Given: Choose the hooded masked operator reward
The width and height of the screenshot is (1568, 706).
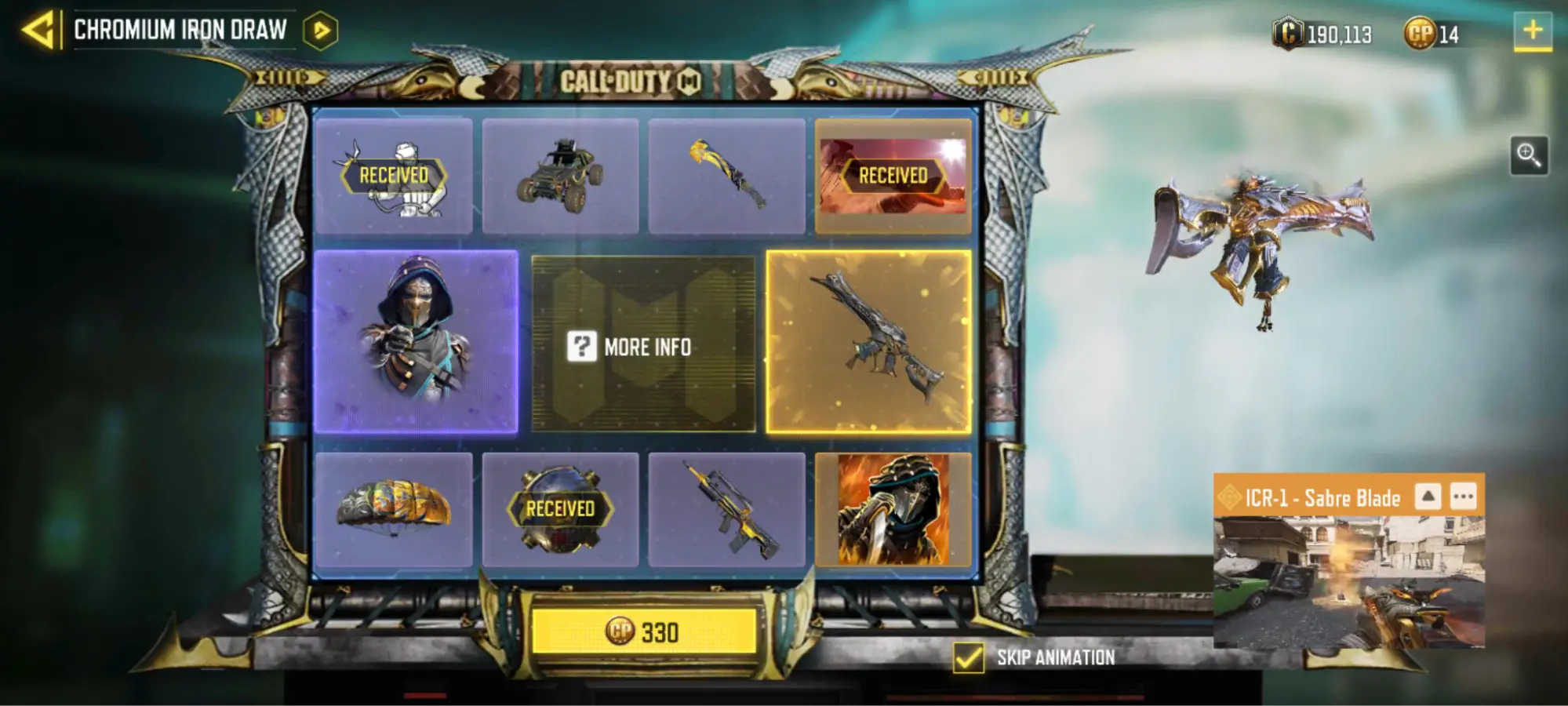Looking at the screenshot, I should coord(416,341).
